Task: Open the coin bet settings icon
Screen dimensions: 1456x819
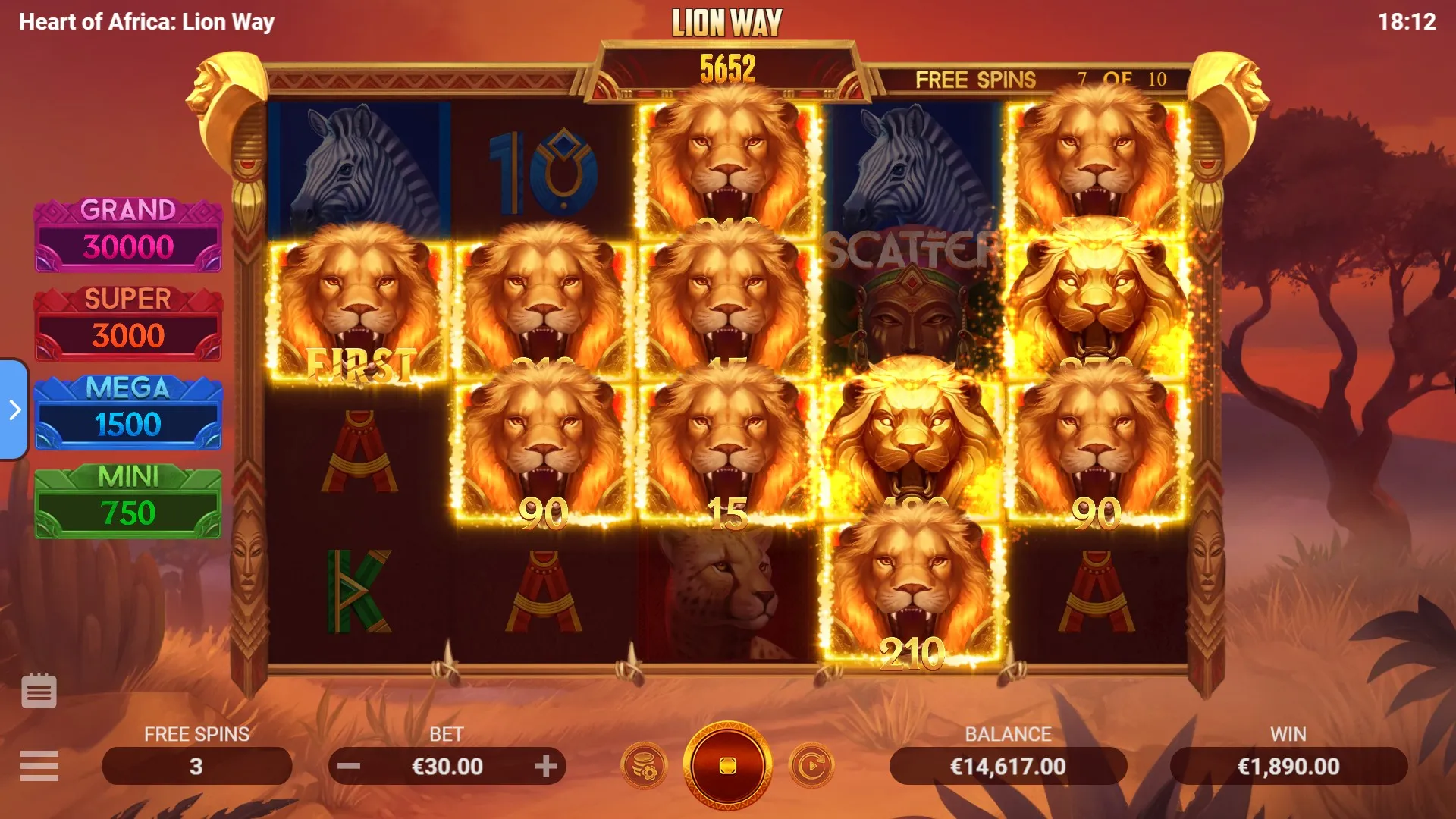Action: (x=644, y=766)
